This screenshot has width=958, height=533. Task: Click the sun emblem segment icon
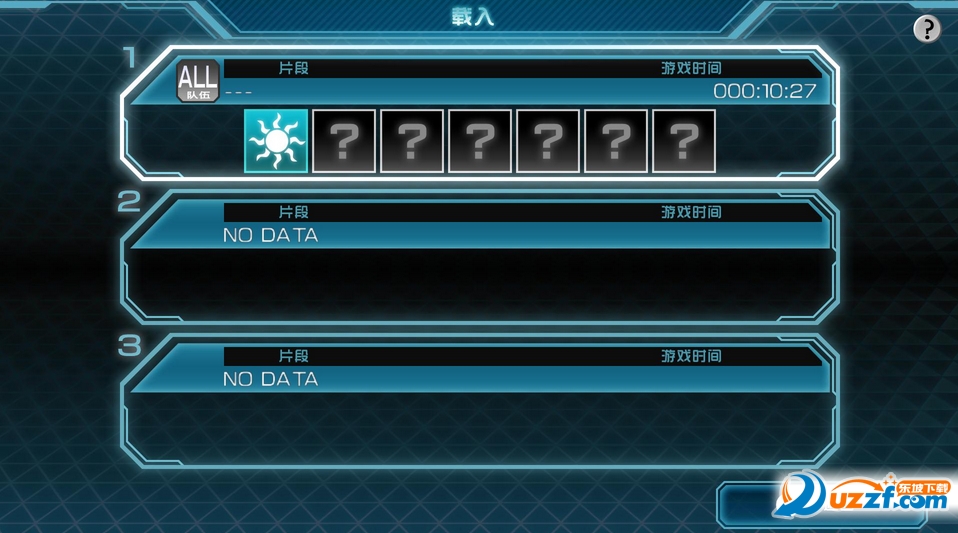pos(275,141)
